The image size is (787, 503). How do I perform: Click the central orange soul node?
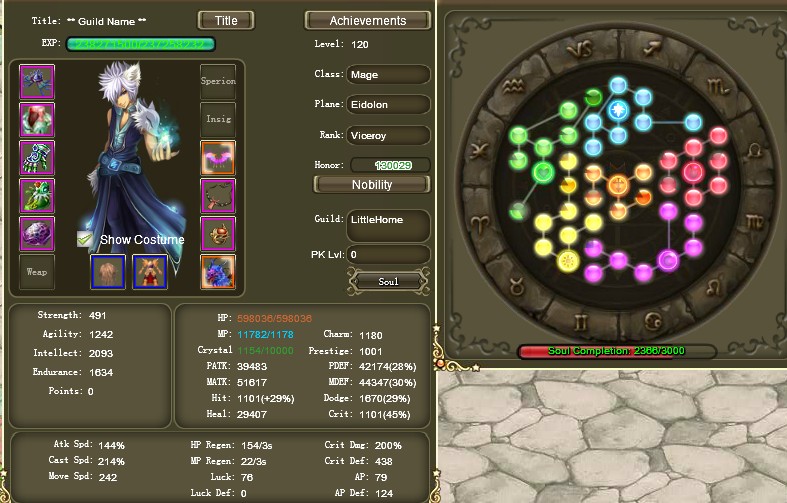[618, 184]
